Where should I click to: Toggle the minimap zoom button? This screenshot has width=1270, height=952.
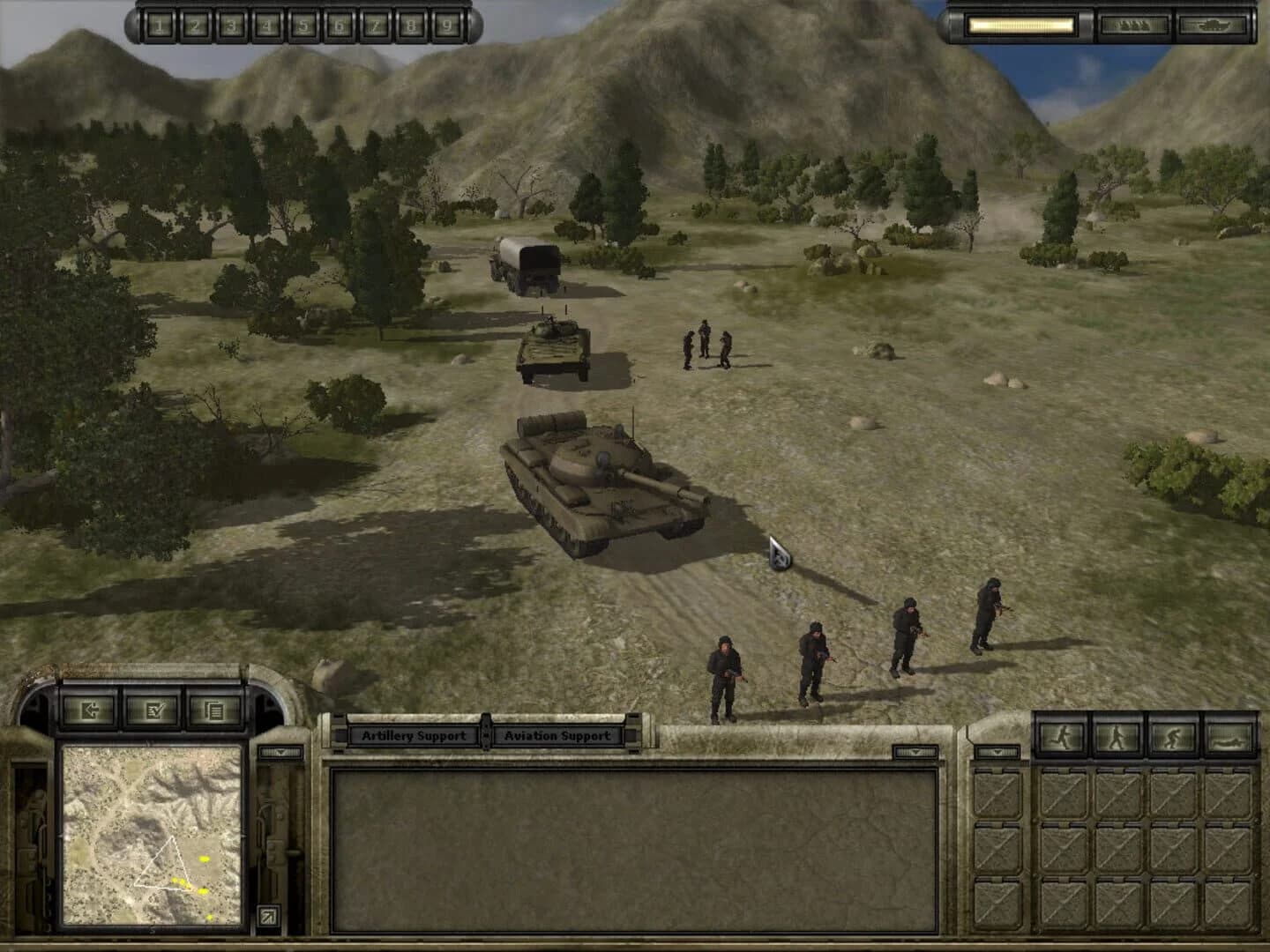point(270,913)
